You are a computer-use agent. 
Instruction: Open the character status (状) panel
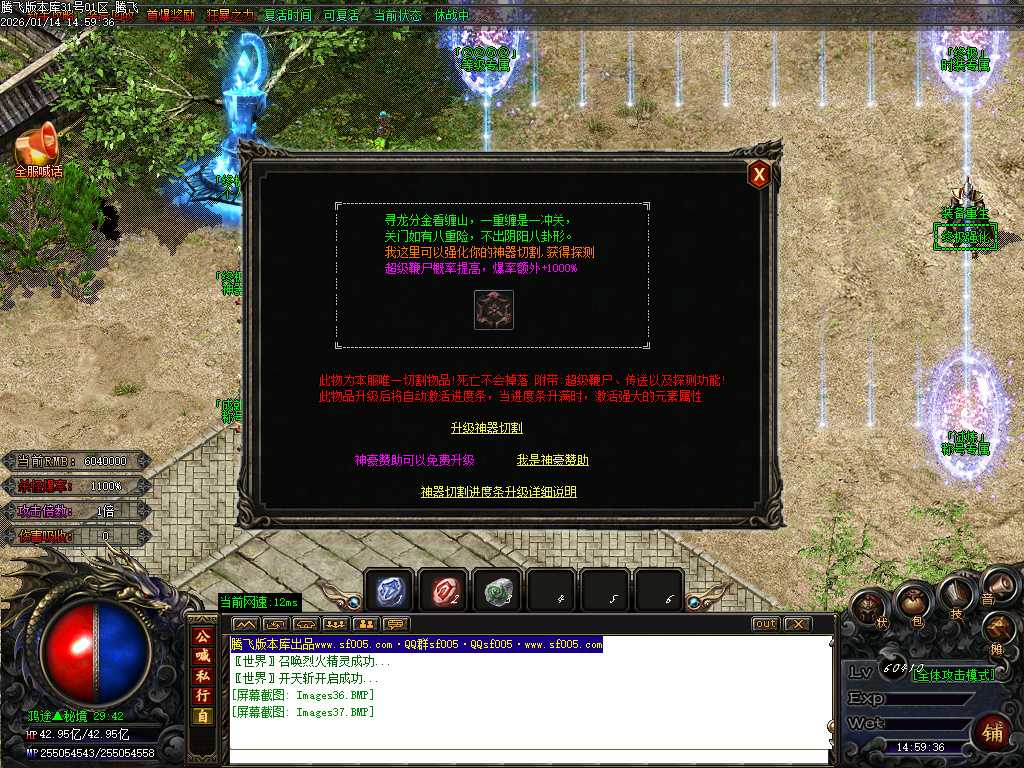pos(868,607)
